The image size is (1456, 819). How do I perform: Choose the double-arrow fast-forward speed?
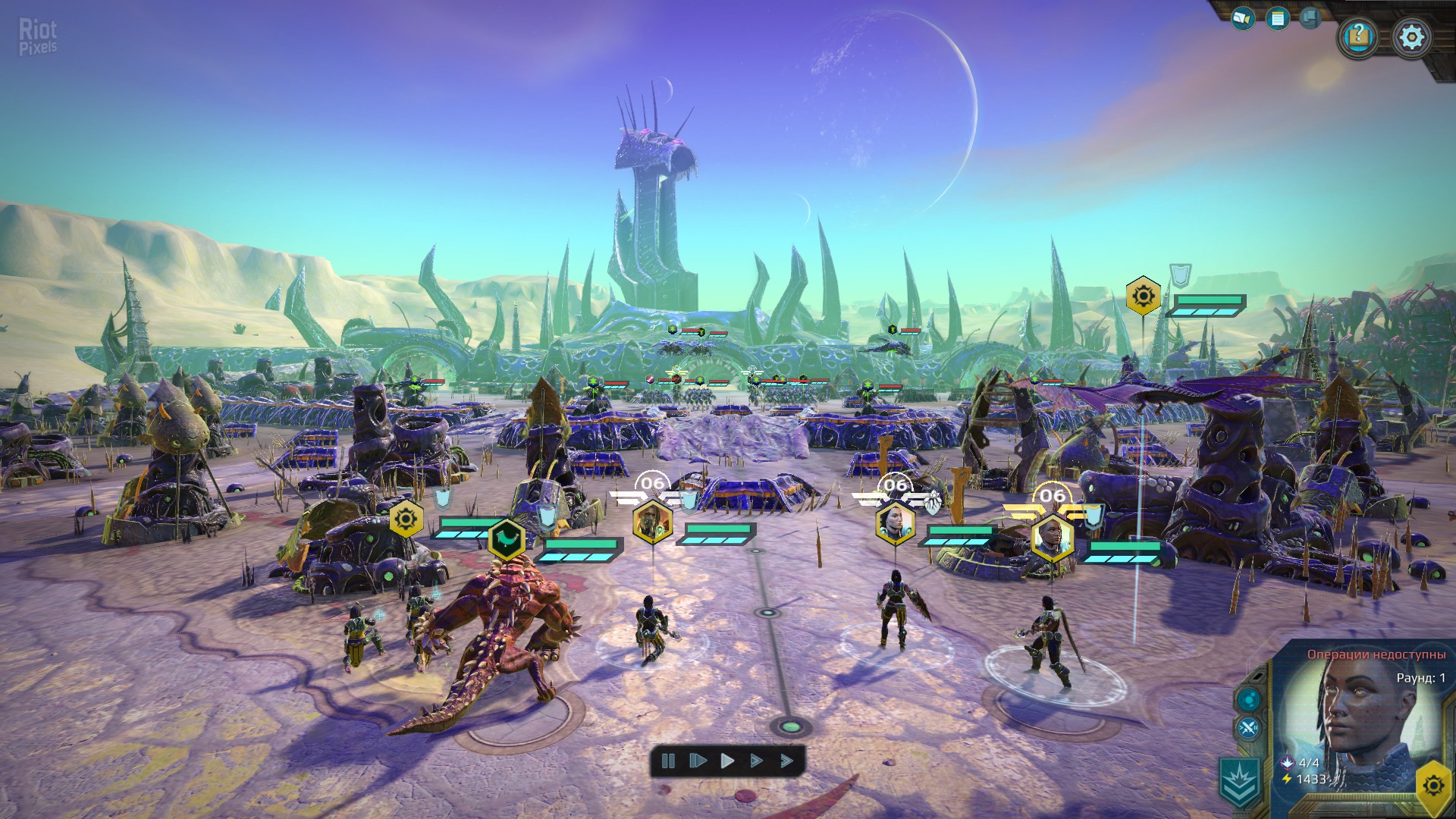756,761
